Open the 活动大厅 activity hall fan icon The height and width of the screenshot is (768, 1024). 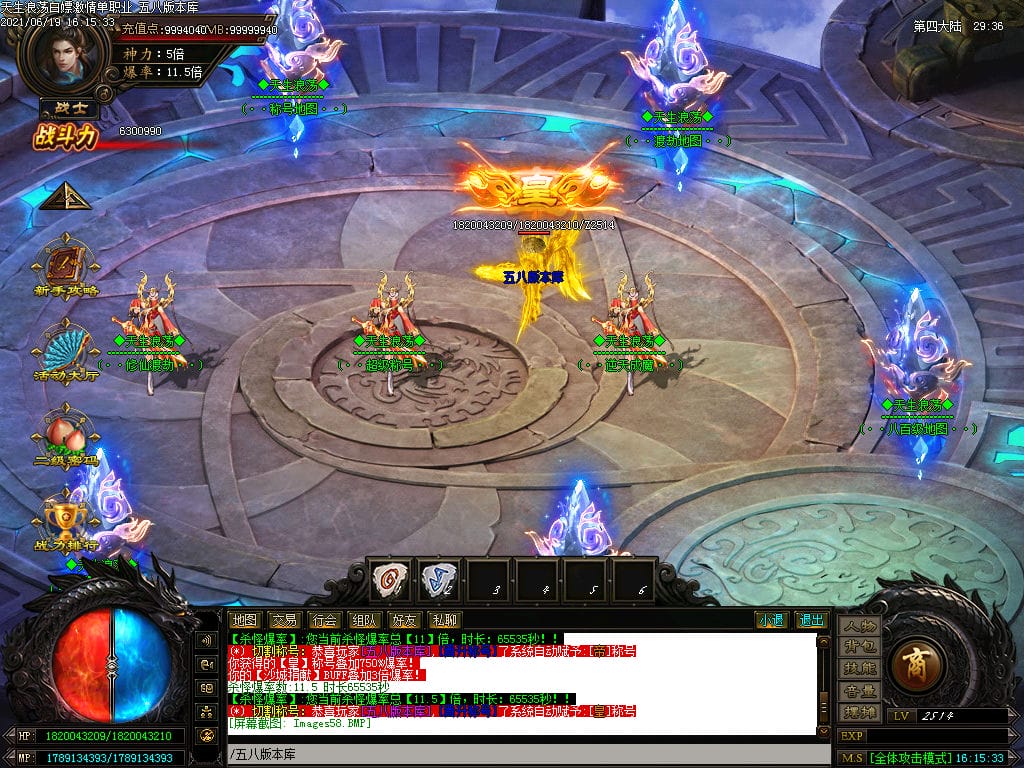66,350
